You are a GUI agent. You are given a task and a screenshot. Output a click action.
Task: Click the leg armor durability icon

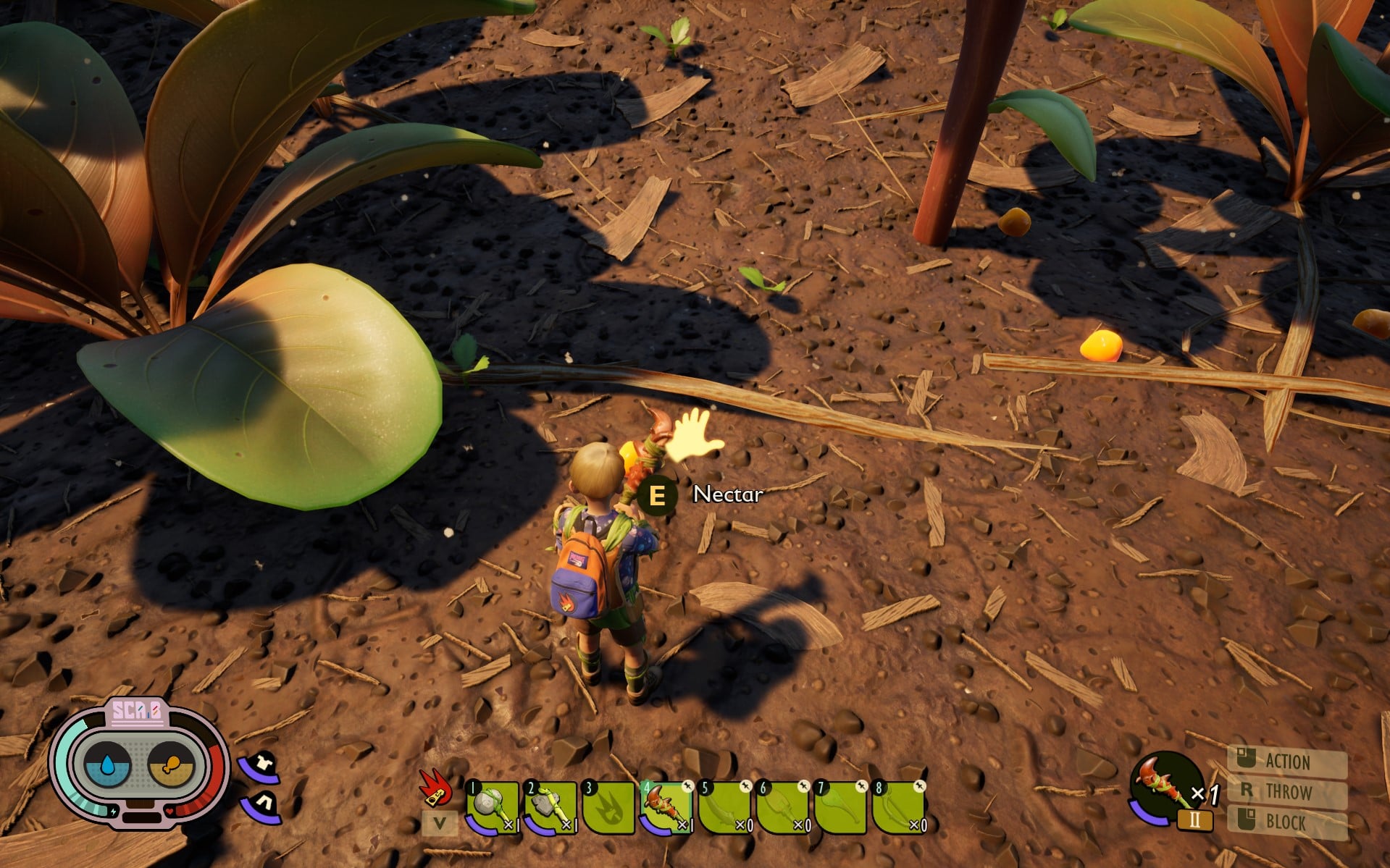(x=261, y=805)
